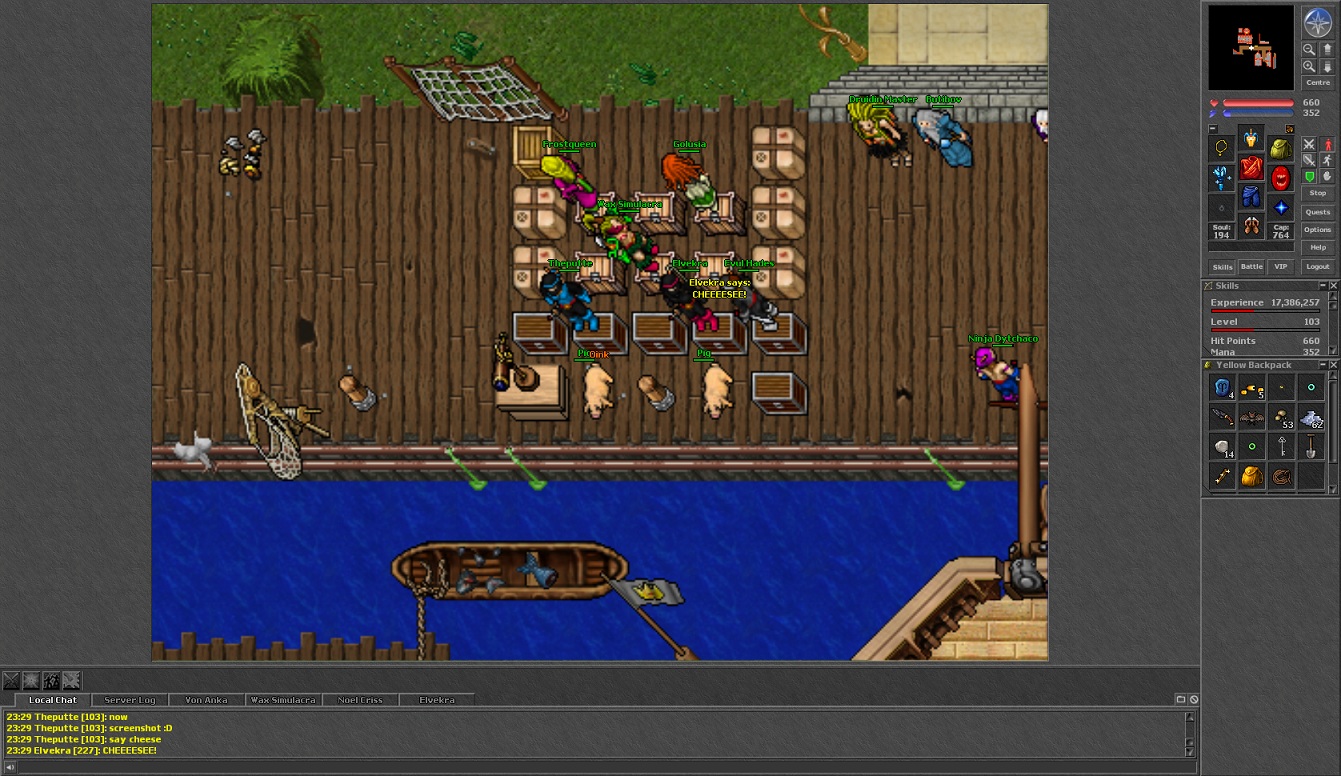Centre the minimap view
The image size is (1341, 776).
tap(1318, 83)
